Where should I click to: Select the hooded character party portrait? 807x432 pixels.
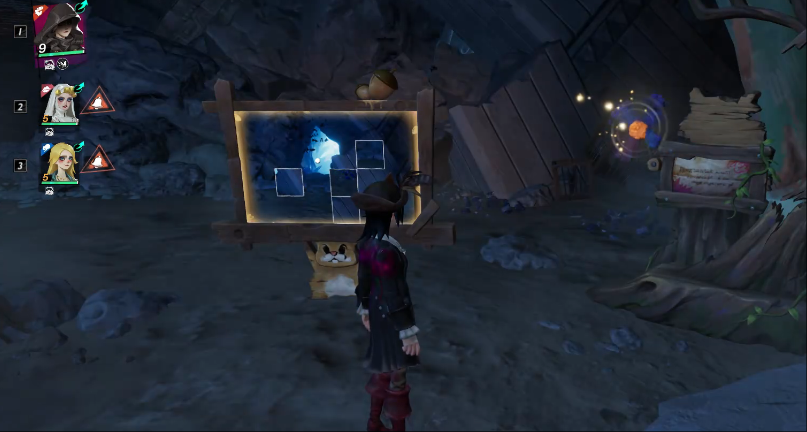pos(59,30)
